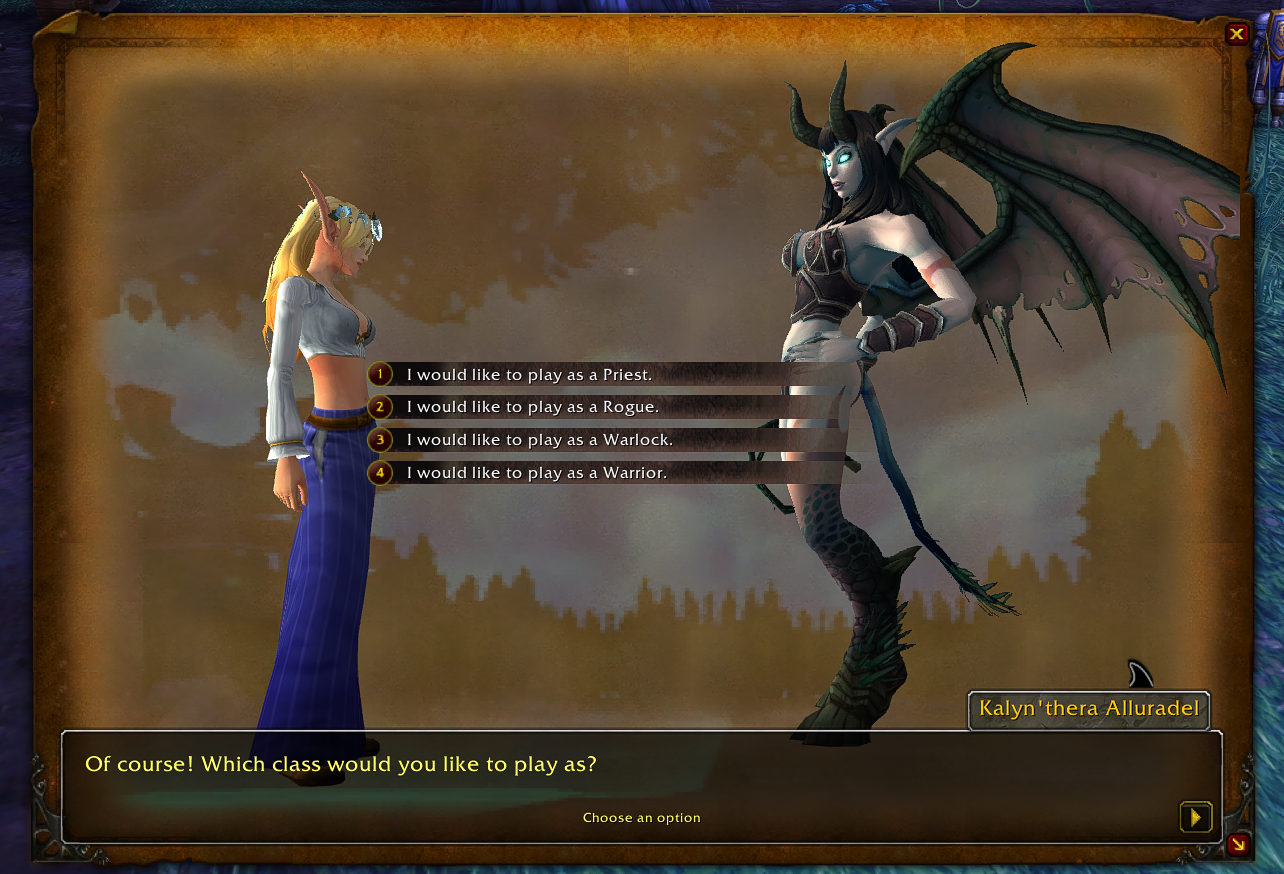The width and height of the screenshot is (1284, 874).
Task: Choose the Priest dialogue option
Action: pyautogui.click(x=528, y=375)
